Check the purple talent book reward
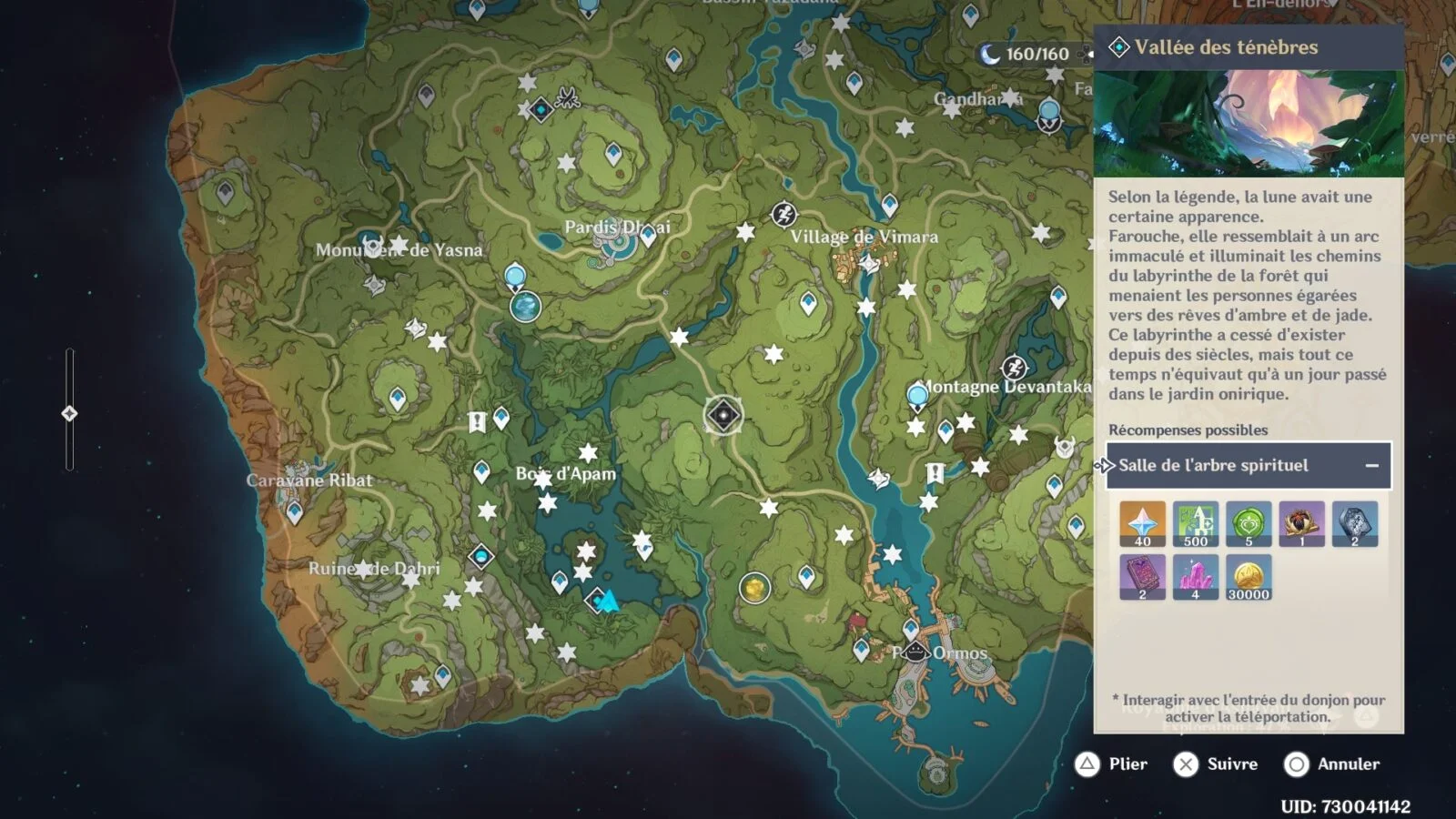This screenshot has width=1456, height=819. pyautogui.click(x=1142, y=577)
